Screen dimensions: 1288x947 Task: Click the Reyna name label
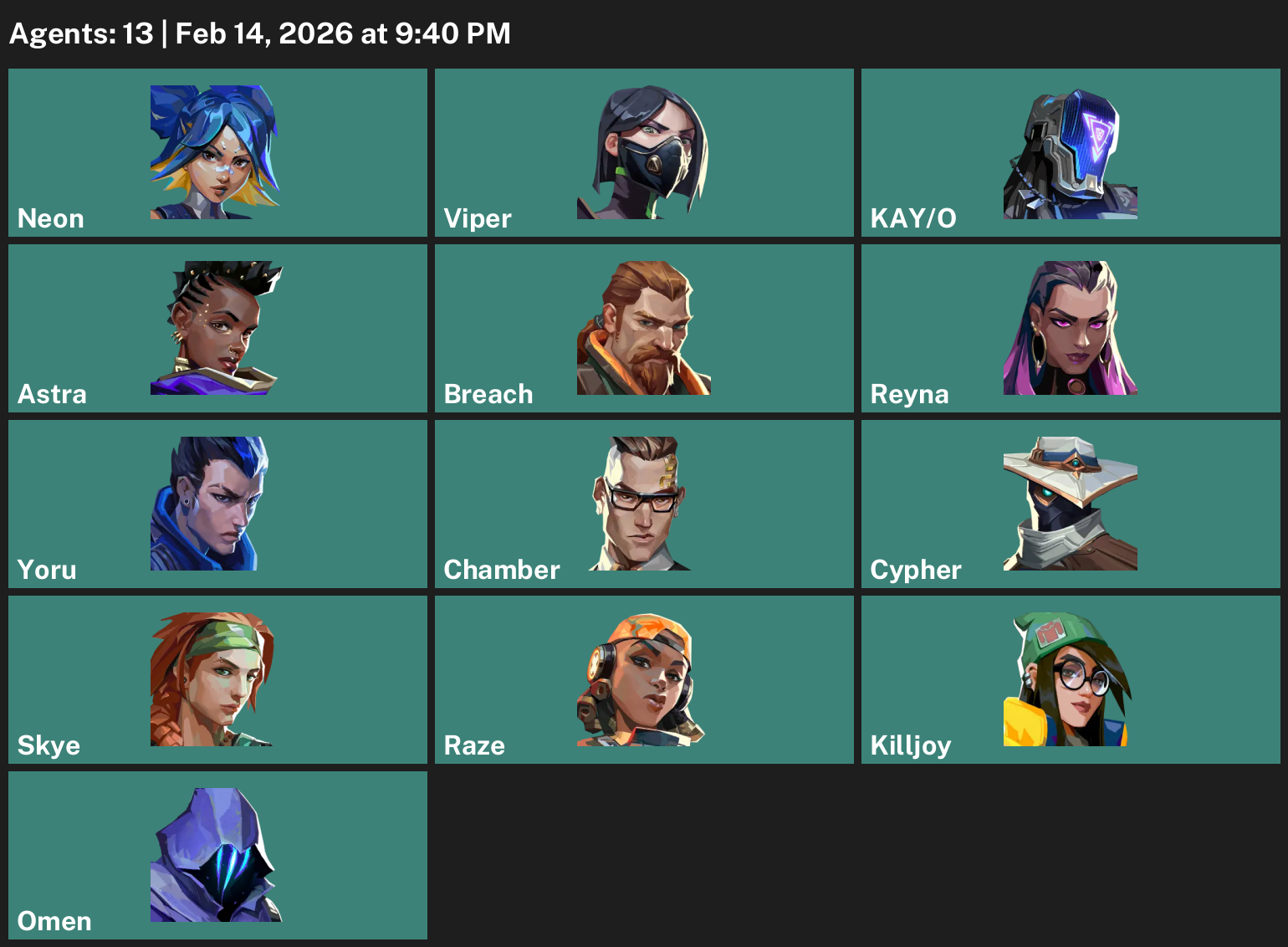coord(908,394)
